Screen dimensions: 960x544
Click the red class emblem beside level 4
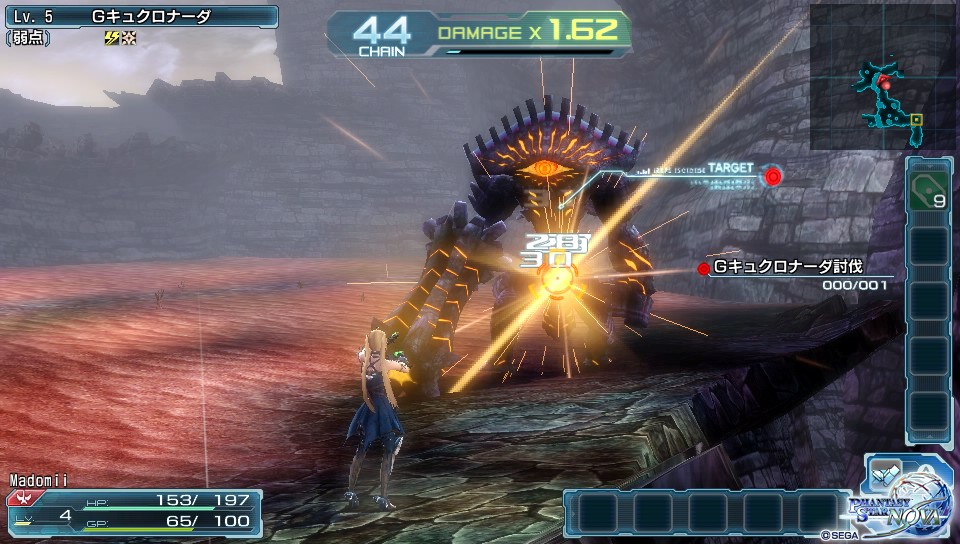tap(19, 497)
